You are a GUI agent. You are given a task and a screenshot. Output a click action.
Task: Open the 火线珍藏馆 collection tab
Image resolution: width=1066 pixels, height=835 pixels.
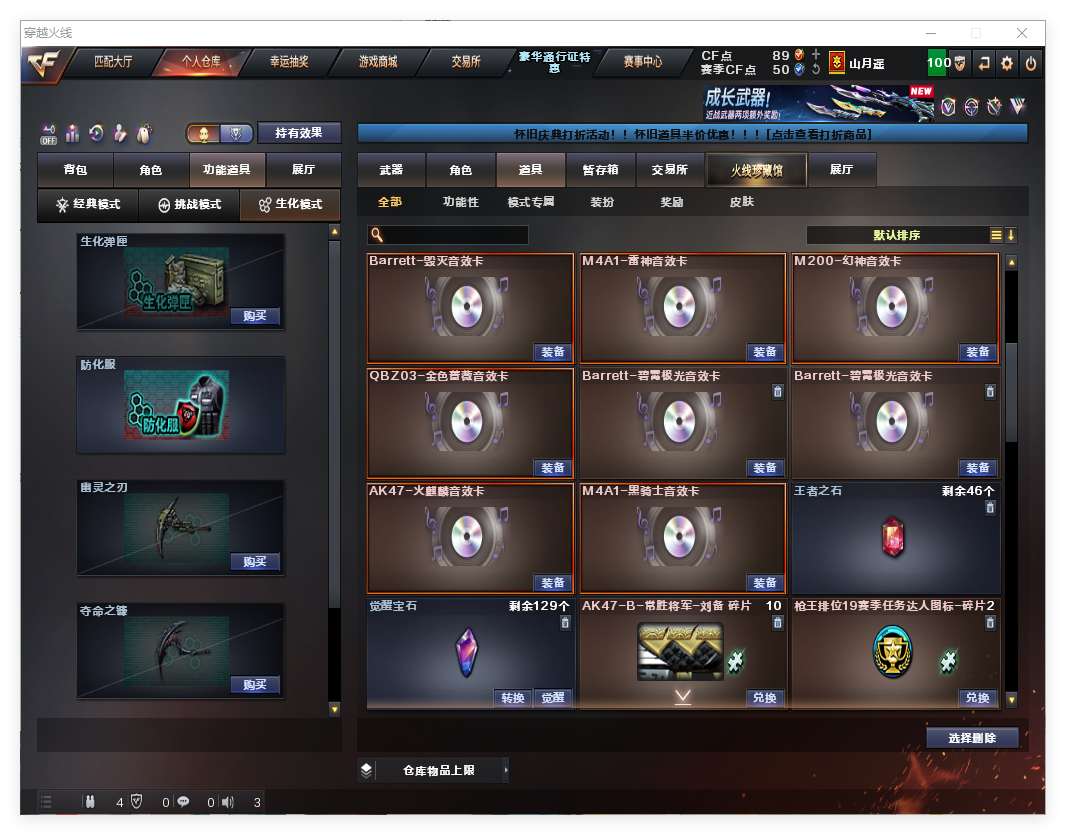click(756, 170)
